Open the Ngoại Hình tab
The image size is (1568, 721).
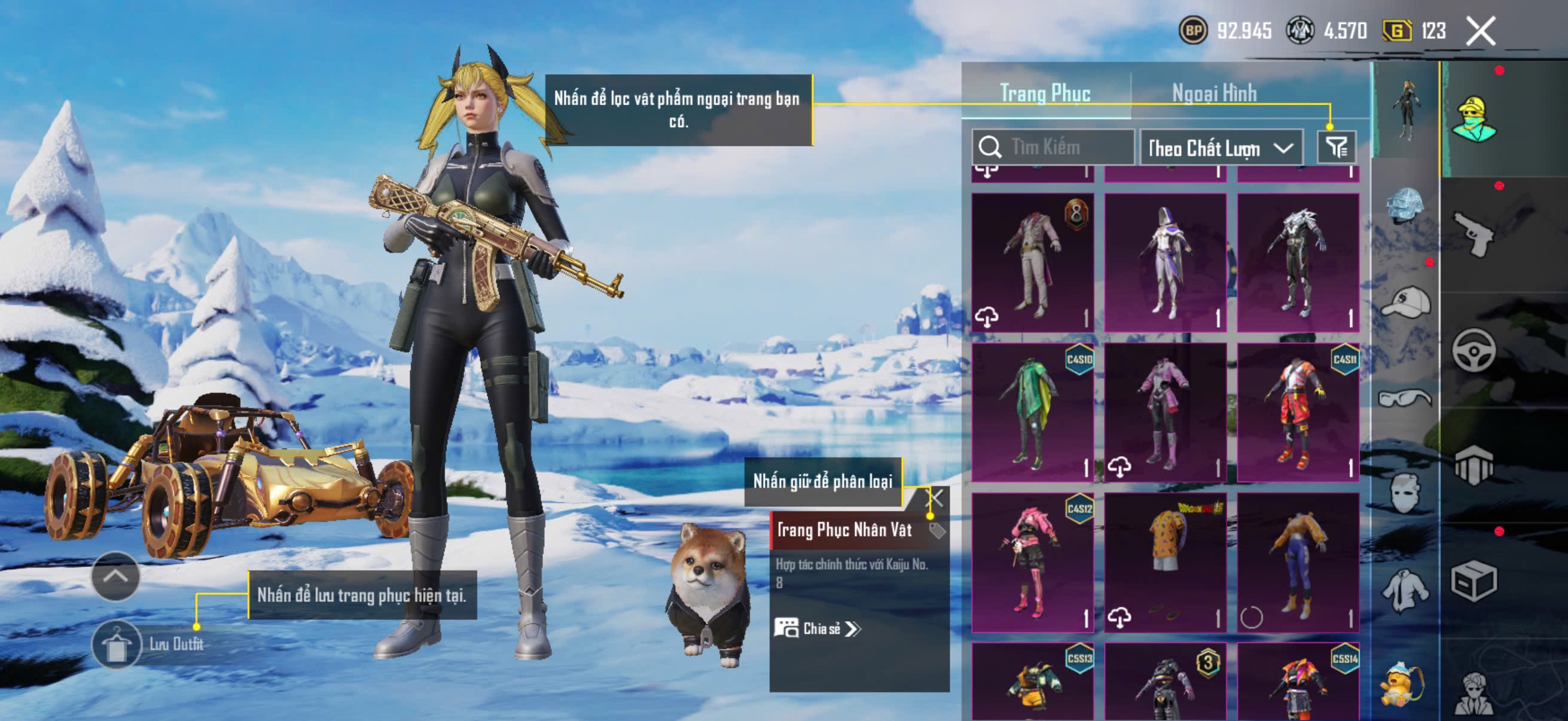point(1214,93)
